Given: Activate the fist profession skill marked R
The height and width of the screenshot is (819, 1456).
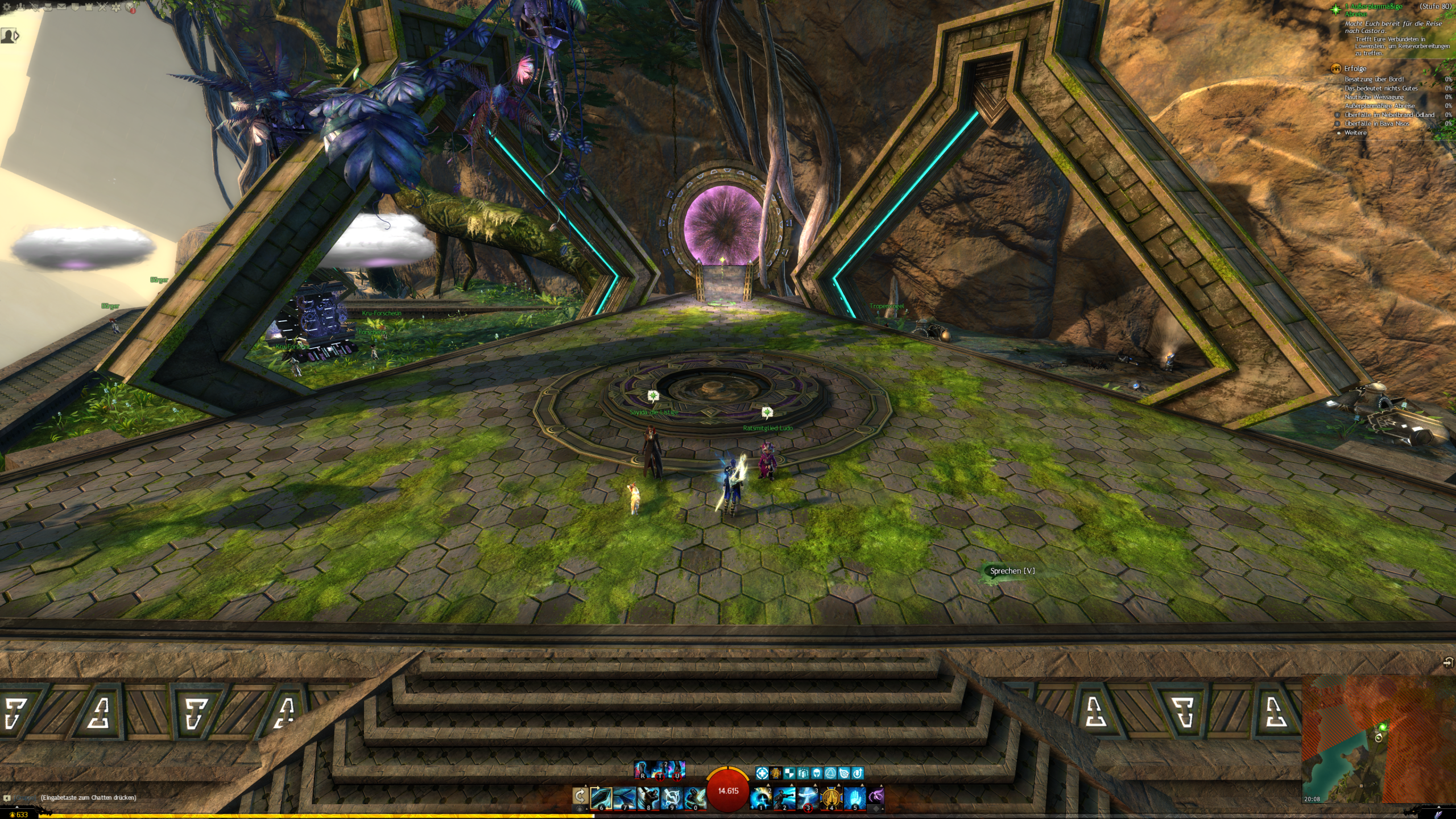Looking at the screenshot, I should click(643, 770).
